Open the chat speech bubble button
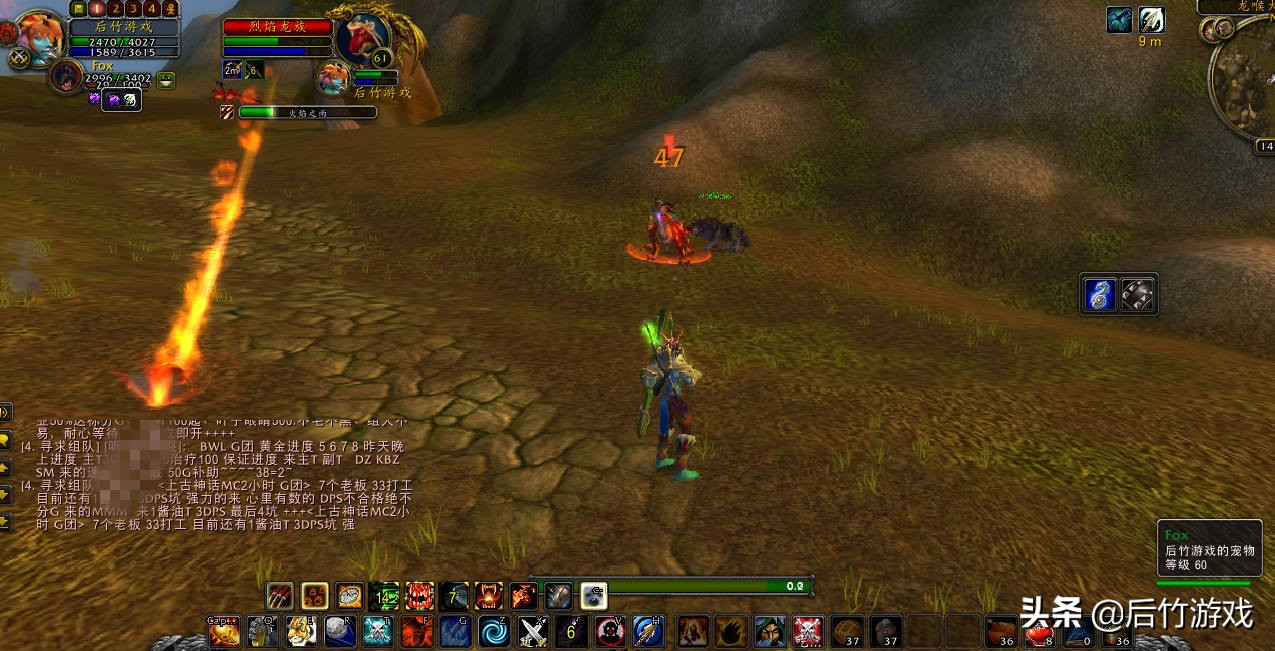The height and width of the screenshot is (651, 1275). 5,440
